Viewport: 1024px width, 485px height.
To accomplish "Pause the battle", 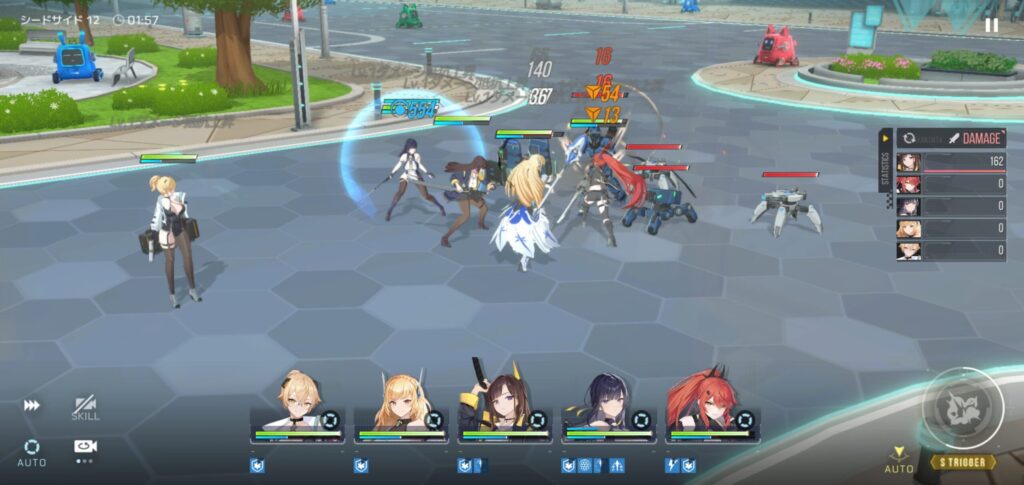I will (x=991, y=25).
